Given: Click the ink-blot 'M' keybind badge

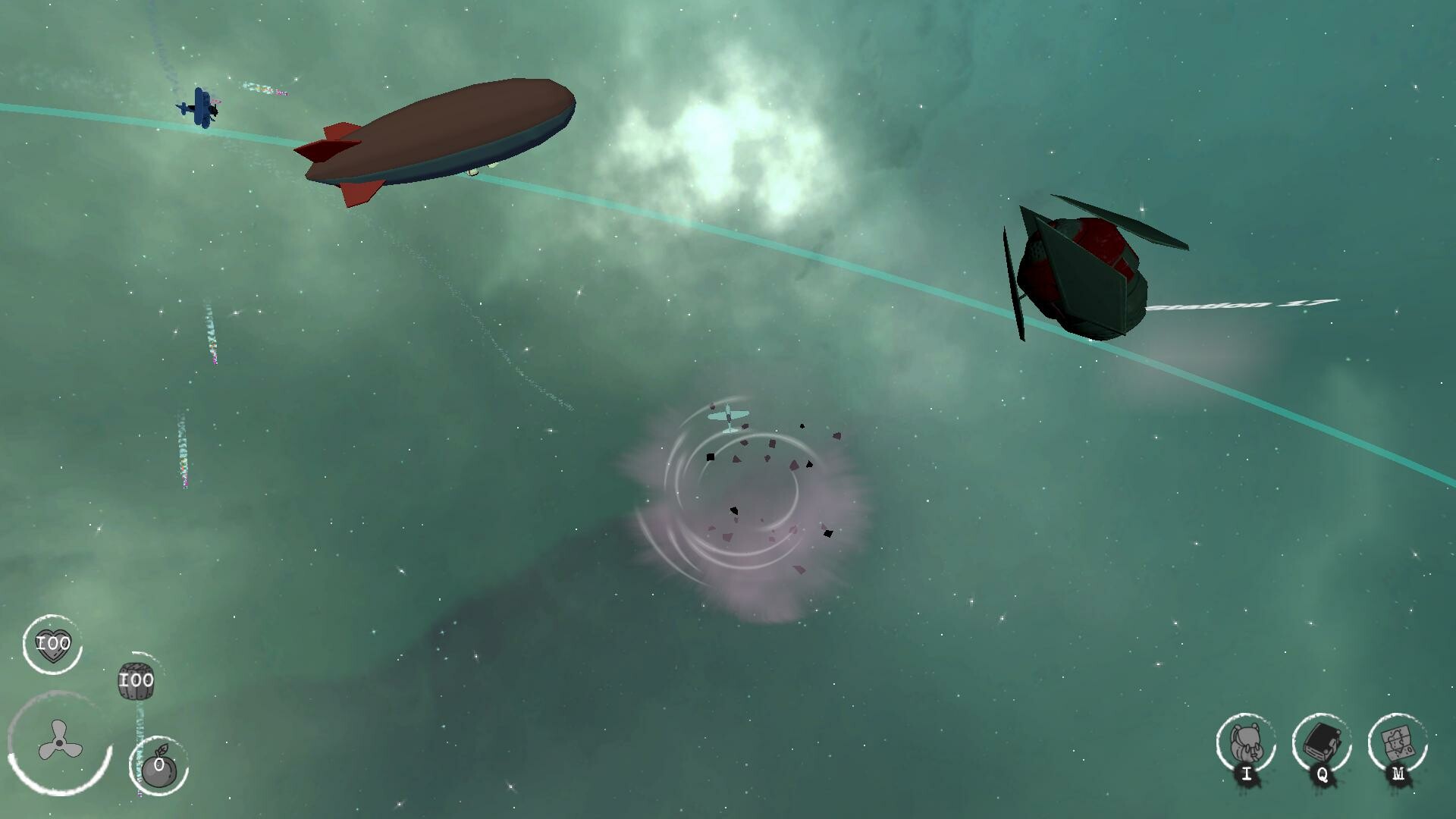Looking at the screenshot, I should click(x=1398, y=774).
